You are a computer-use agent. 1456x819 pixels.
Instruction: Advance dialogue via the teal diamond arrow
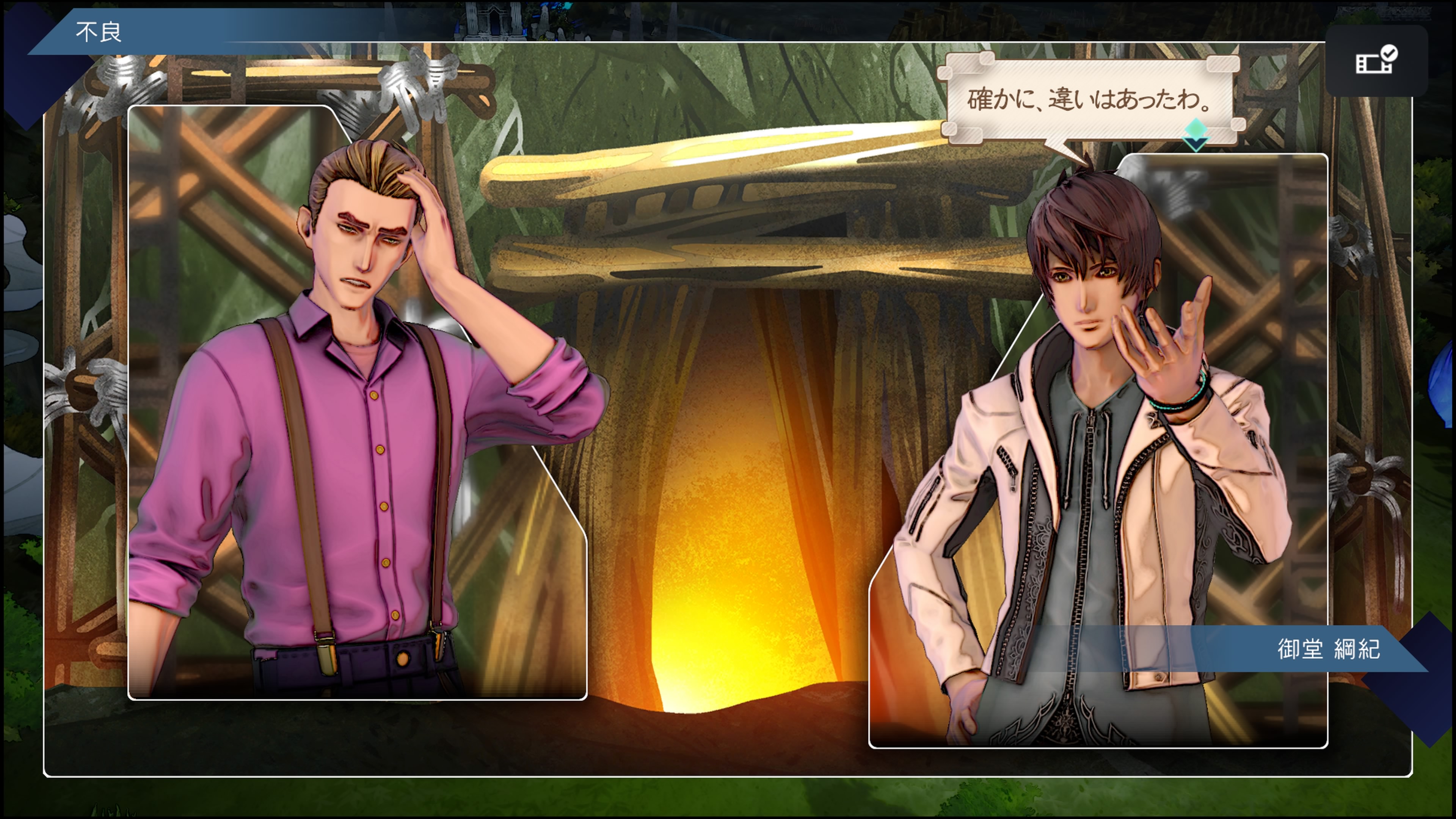coord(1196,134)
